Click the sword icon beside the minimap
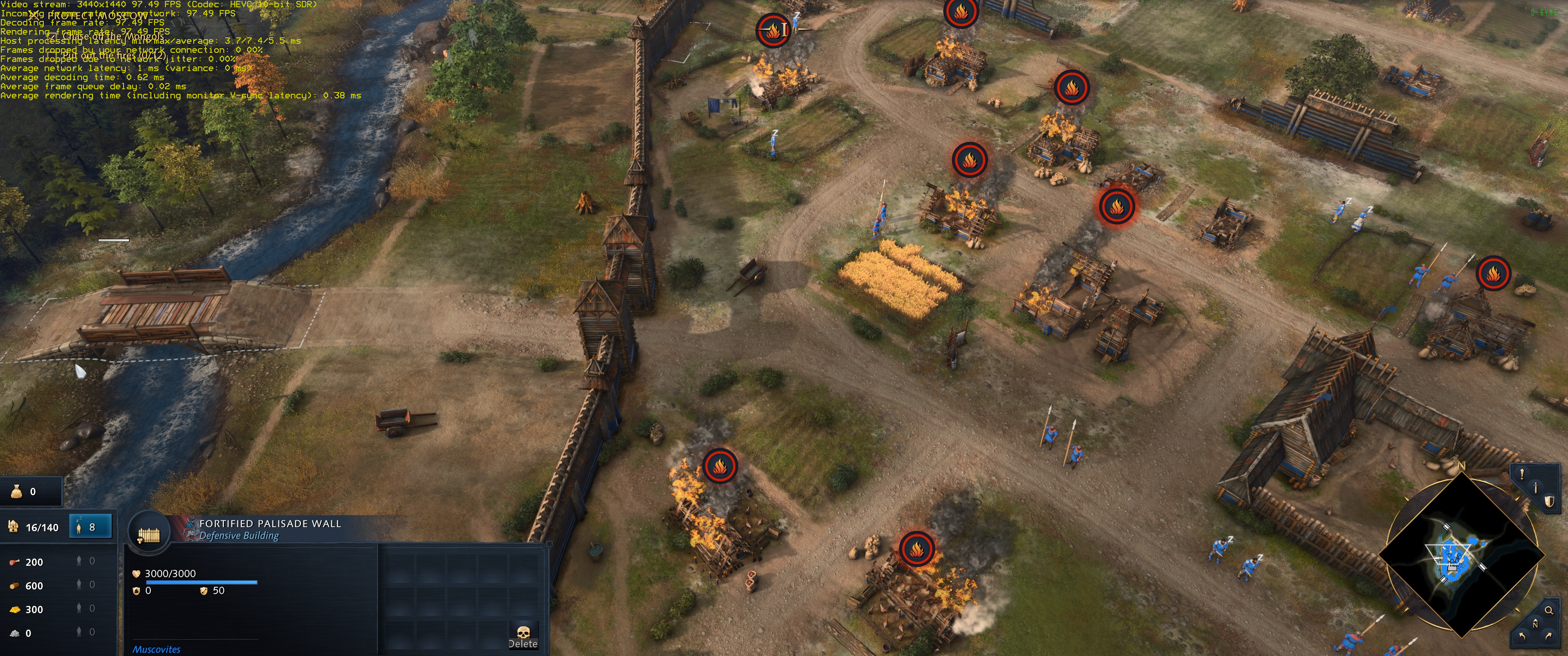1568x656 pixels. pyautogui.click(x=1536, y=487)
